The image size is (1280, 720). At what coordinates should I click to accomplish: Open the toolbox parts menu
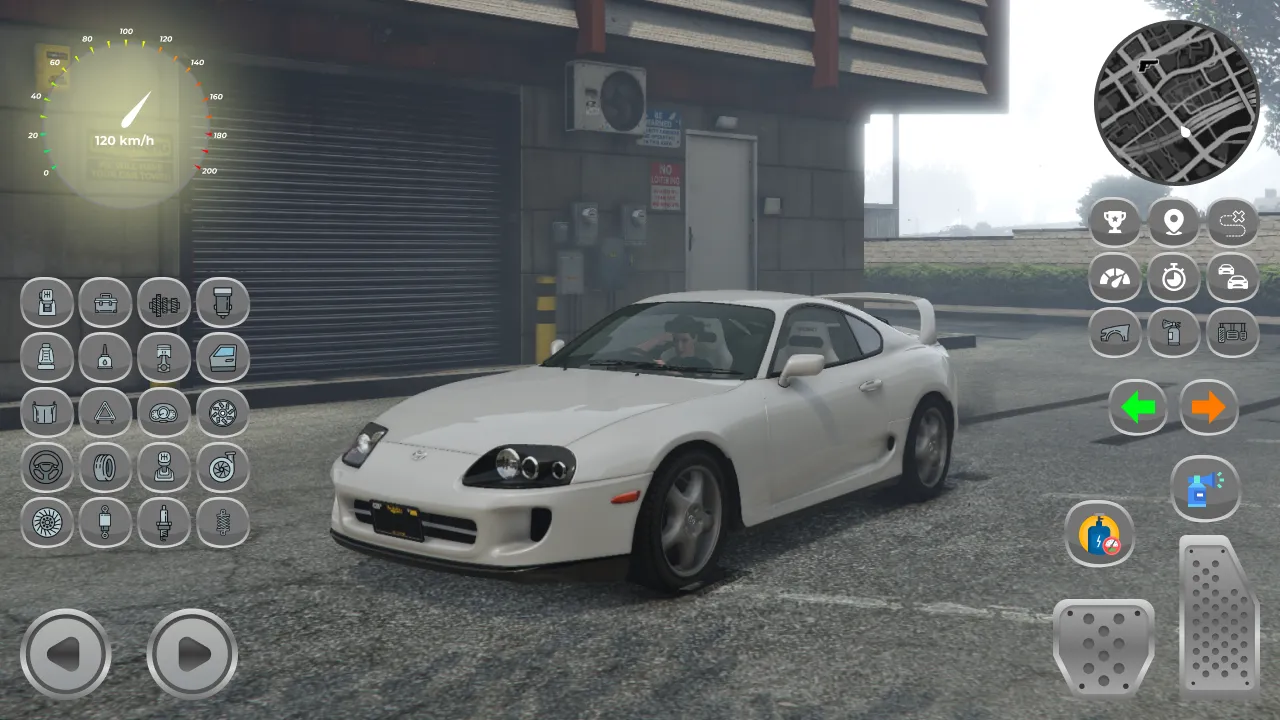(105, 304)
